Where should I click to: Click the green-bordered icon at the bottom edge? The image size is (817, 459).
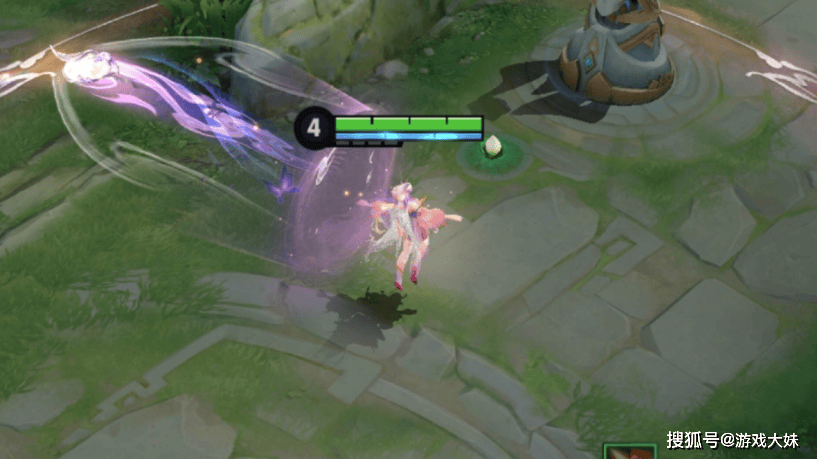click(x=631, y=452)
